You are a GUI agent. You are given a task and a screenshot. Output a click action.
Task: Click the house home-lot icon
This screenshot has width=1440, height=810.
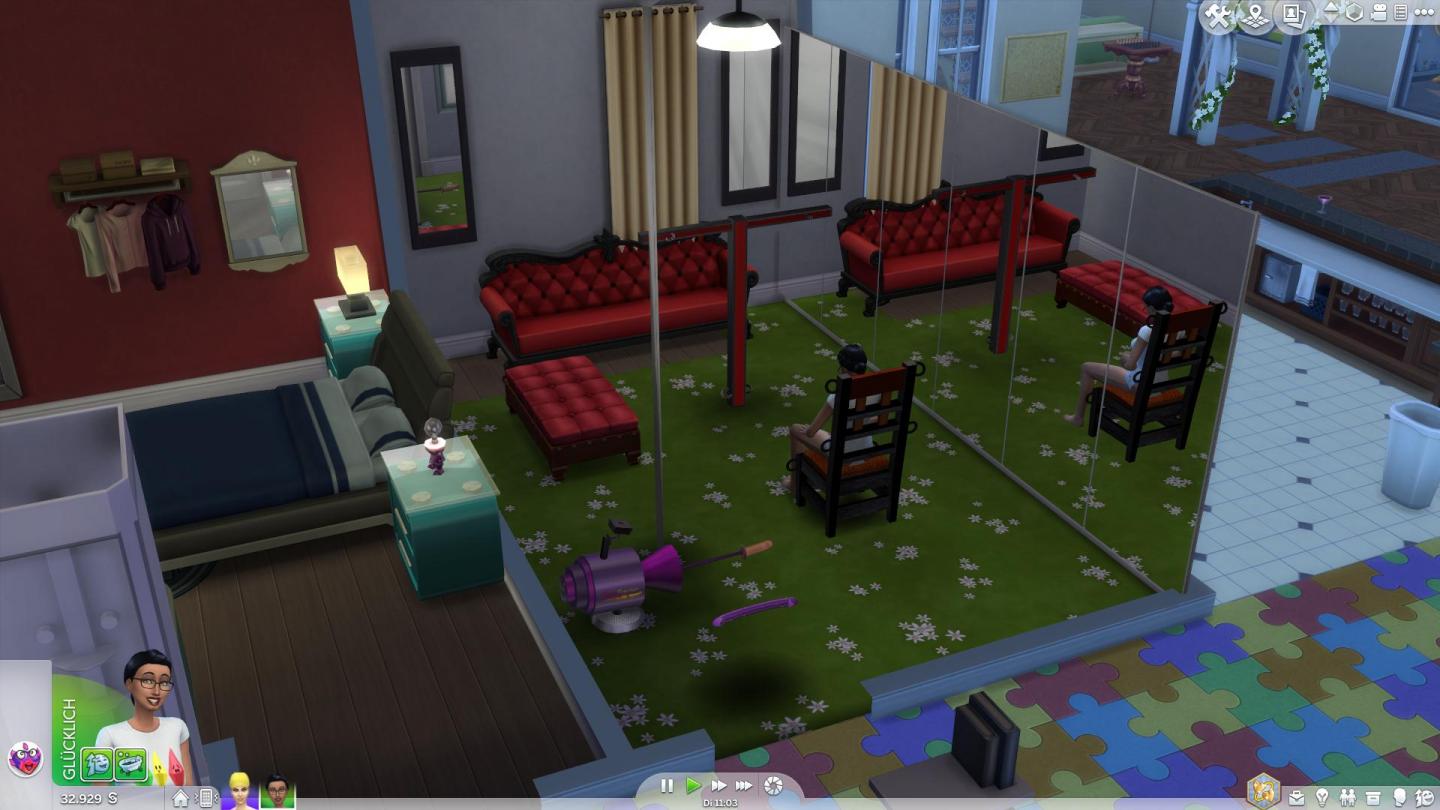(x=181, y=797)
